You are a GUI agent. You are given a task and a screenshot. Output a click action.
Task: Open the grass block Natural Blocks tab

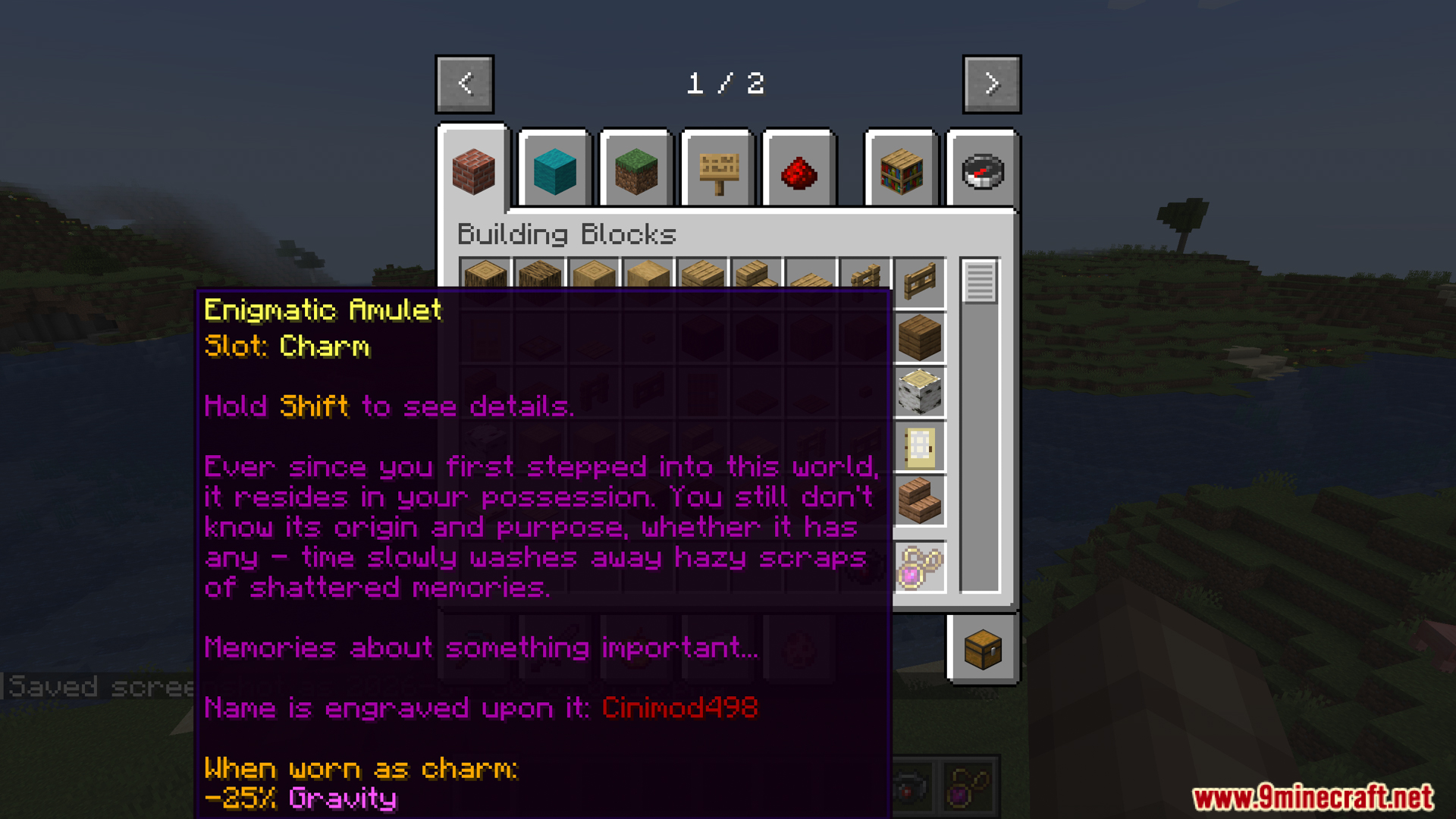635,171
